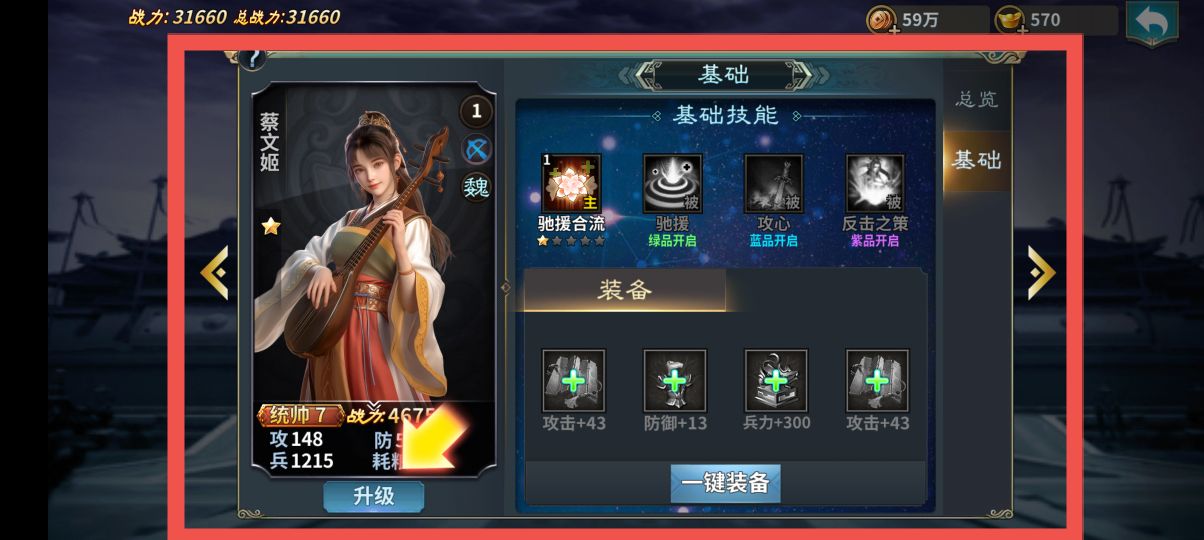Click the blue bow troop-type icon
The height and width of the screenshot is (540, 1204).
(476, 149)
